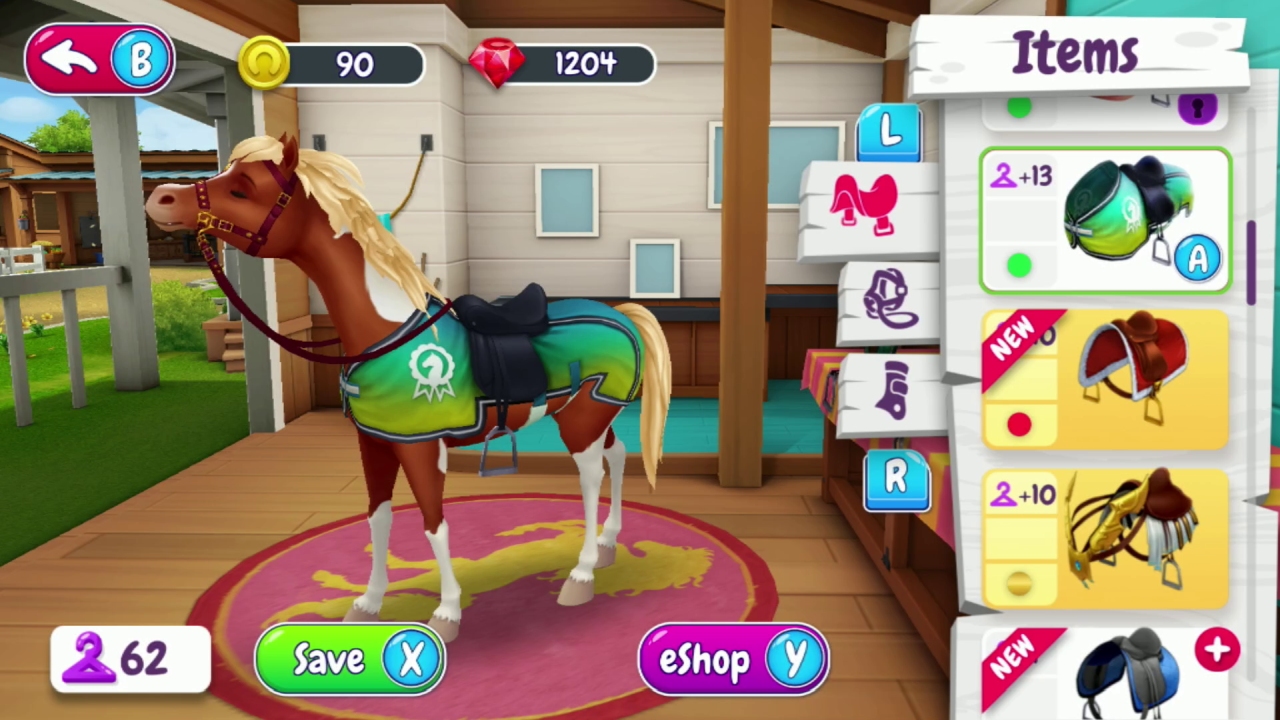Save the horse outfit with Save button
Screen dimensions: 1280x720
click(348, 658)
